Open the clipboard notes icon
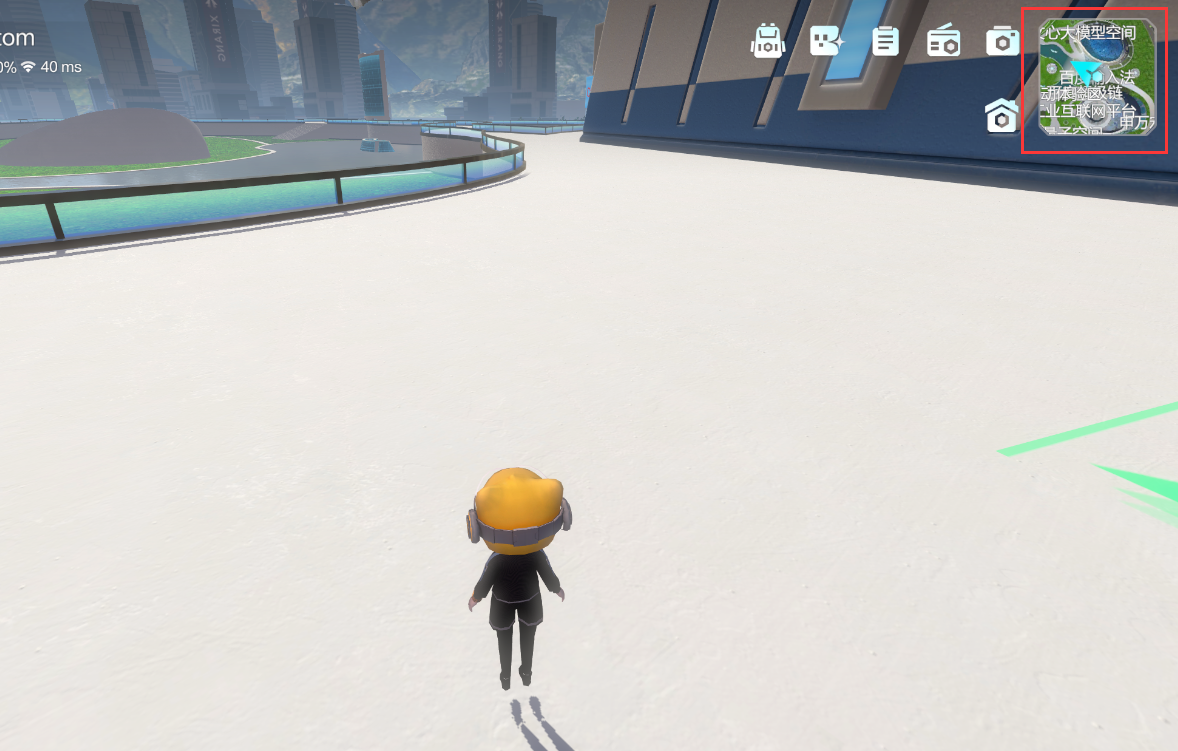1178x751 pixels. [x=885, y=41]
